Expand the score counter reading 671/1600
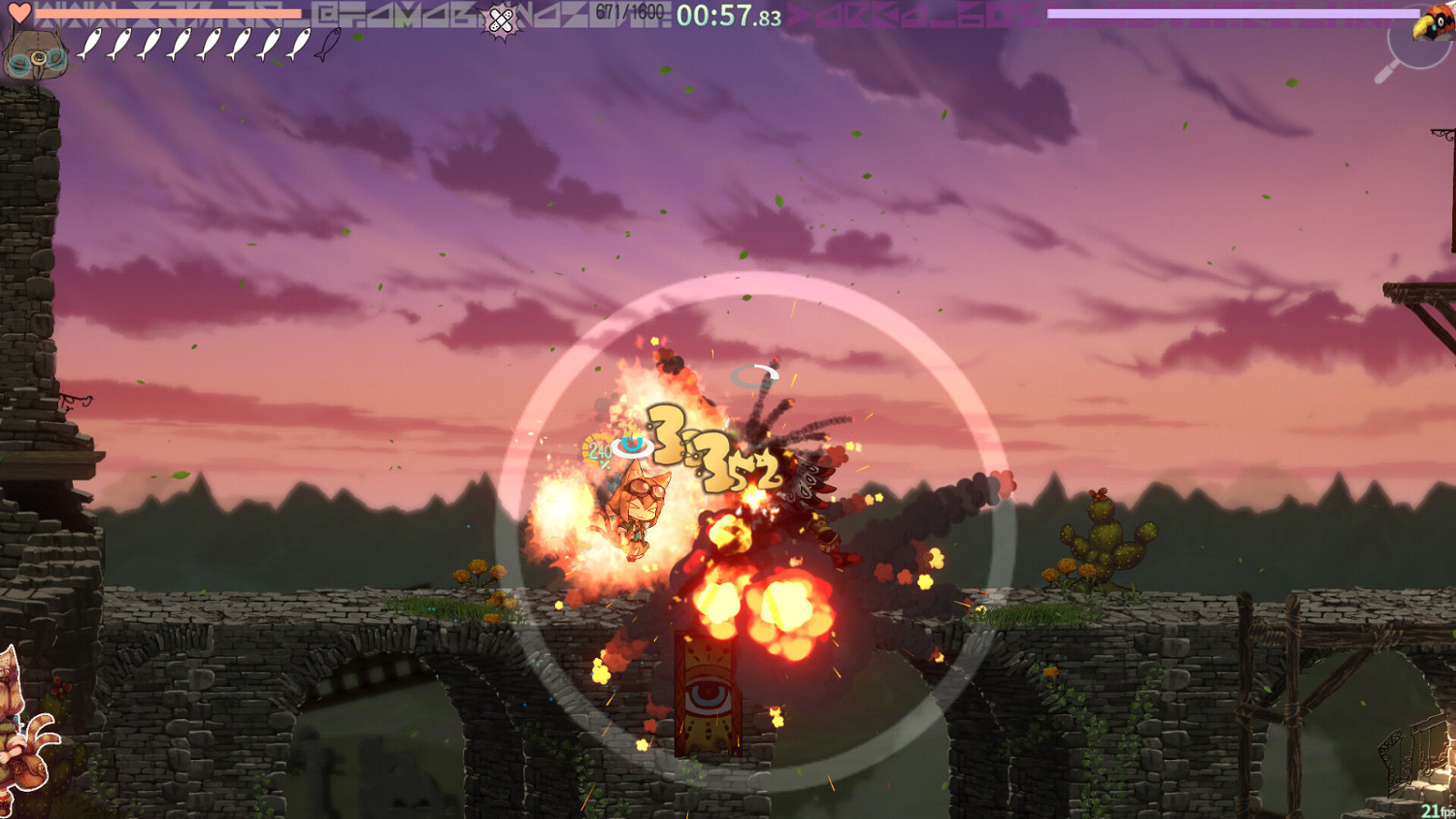The height and width of the screenshot is (819, 1456). point(628,12)
